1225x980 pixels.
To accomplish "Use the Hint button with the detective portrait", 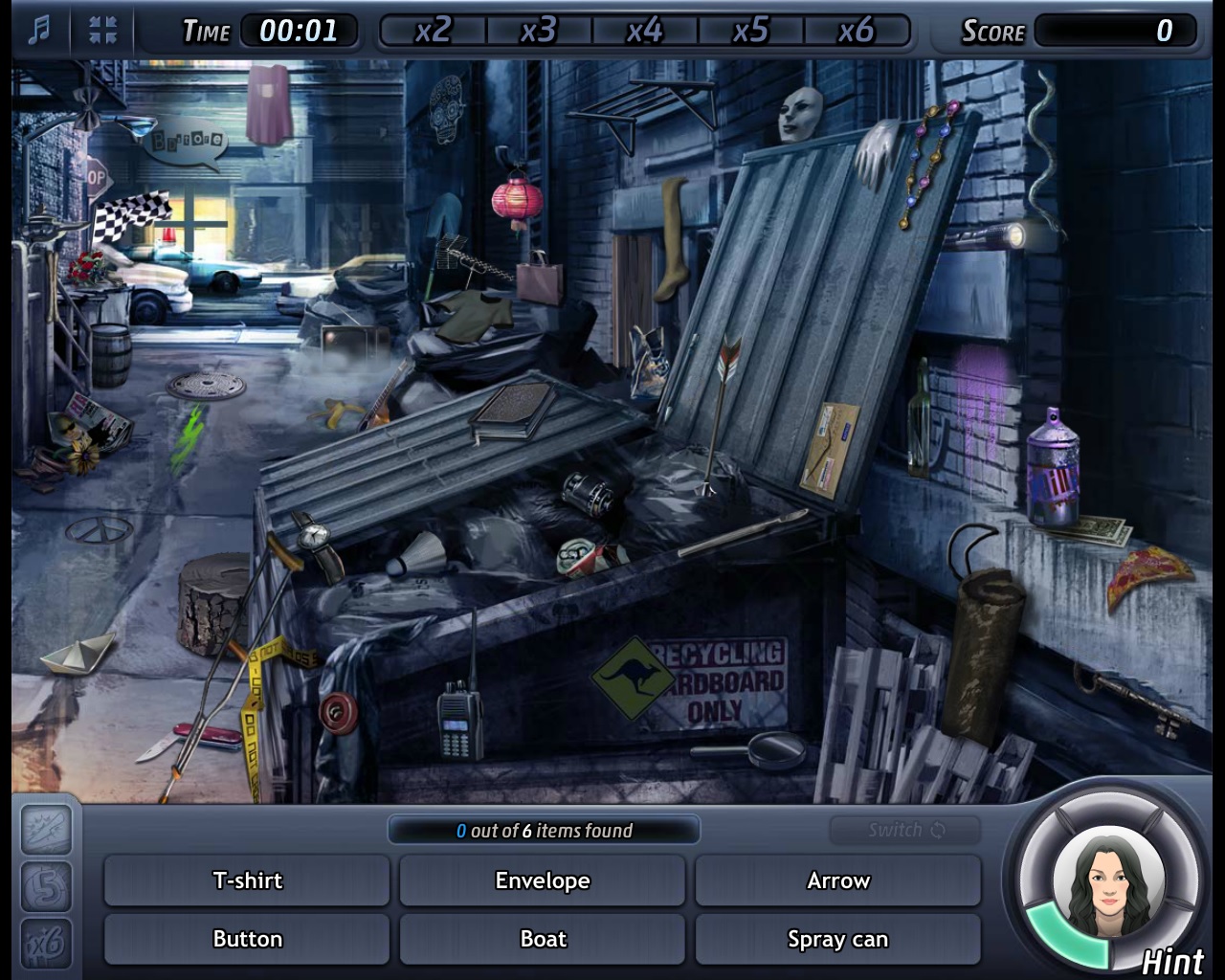I will (1108, 882).
